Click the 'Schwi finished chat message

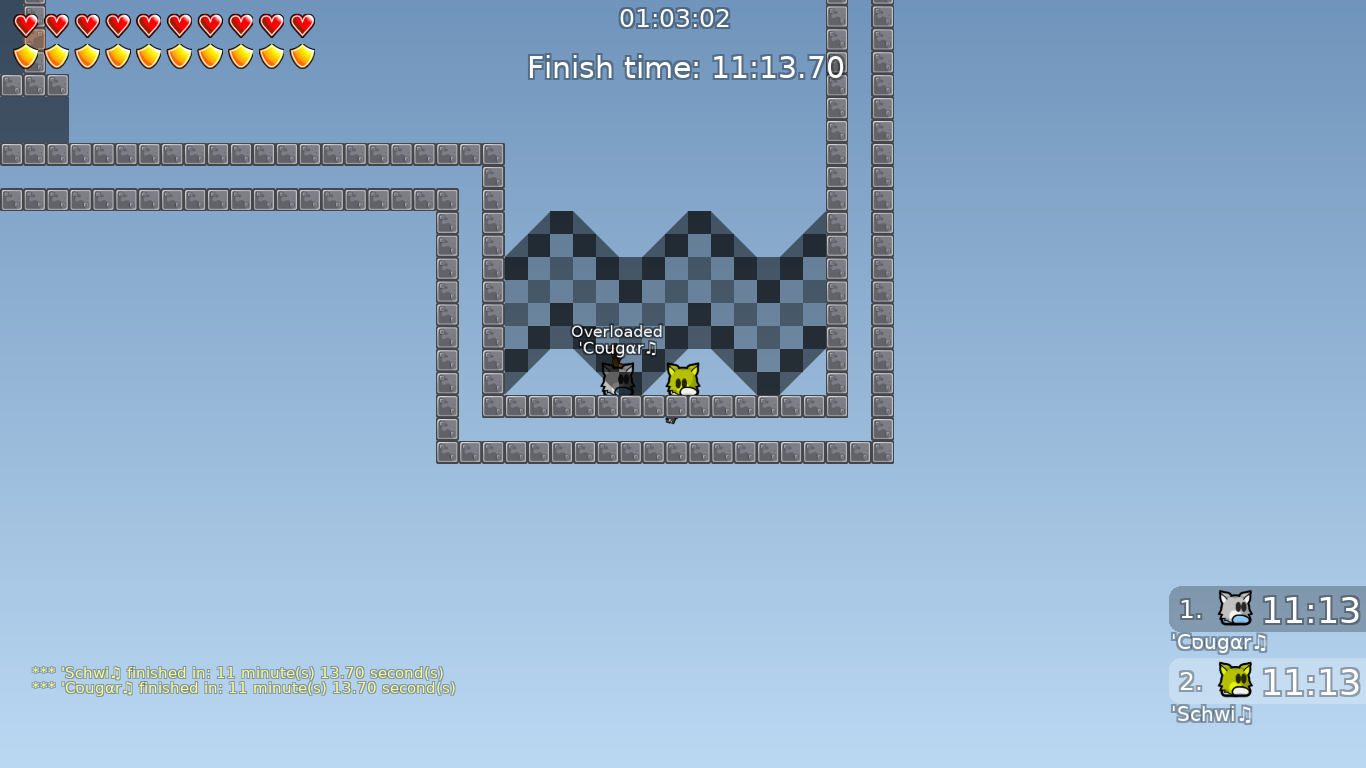coord(240,673)
